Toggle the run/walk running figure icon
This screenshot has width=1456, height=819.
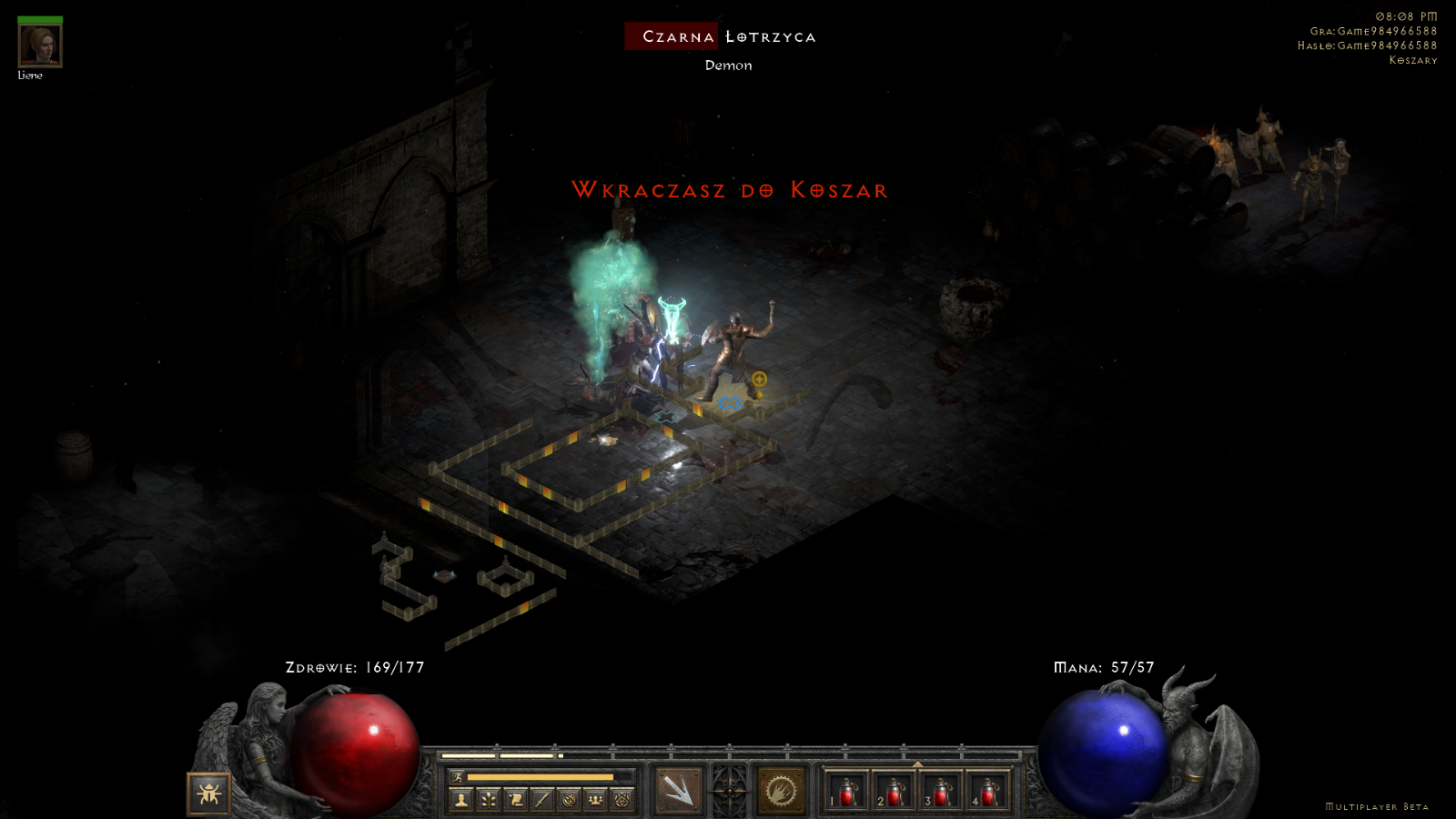click(459, 777)
